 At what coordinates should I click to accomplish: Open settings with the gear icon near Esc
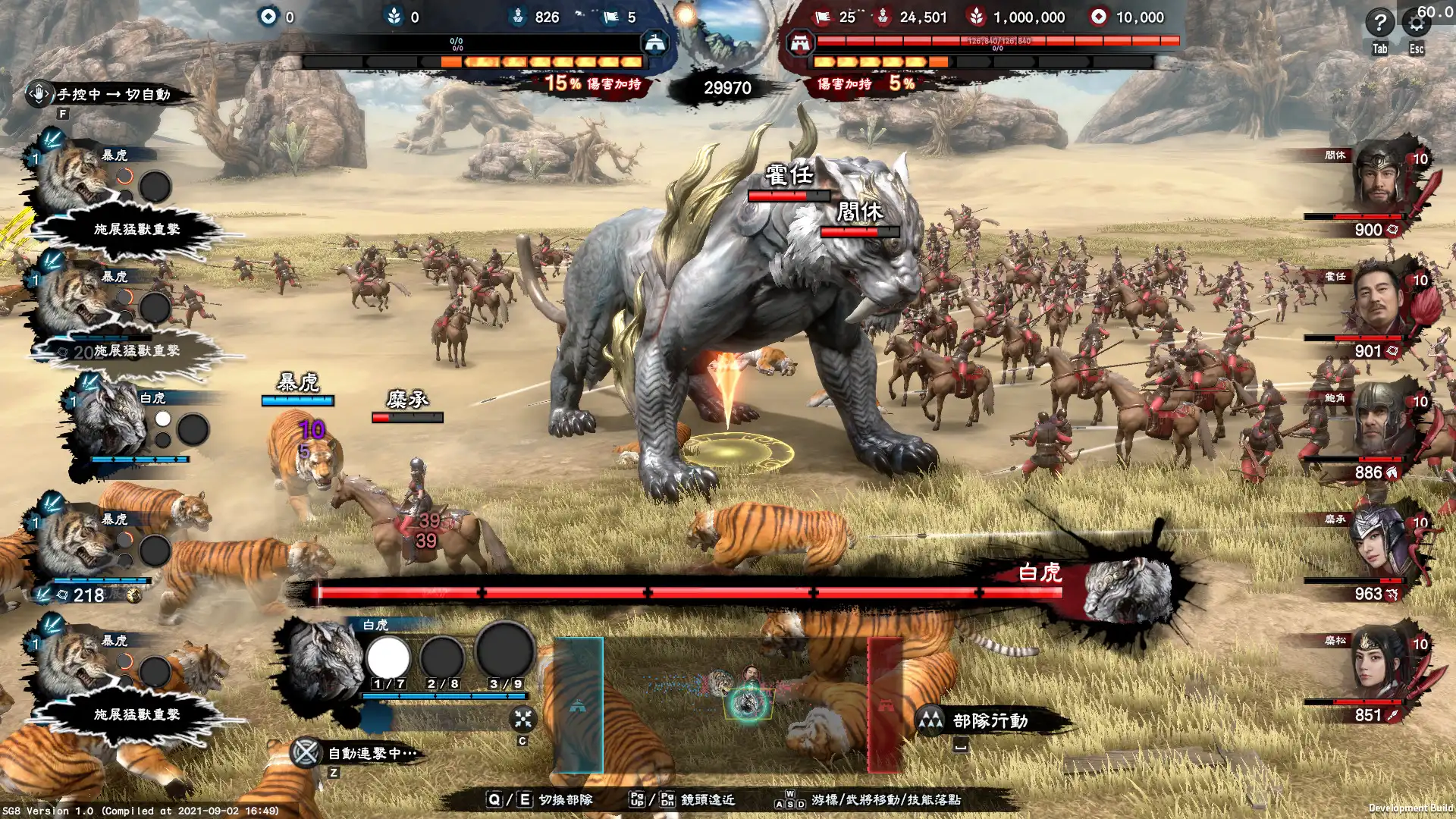1415,24
